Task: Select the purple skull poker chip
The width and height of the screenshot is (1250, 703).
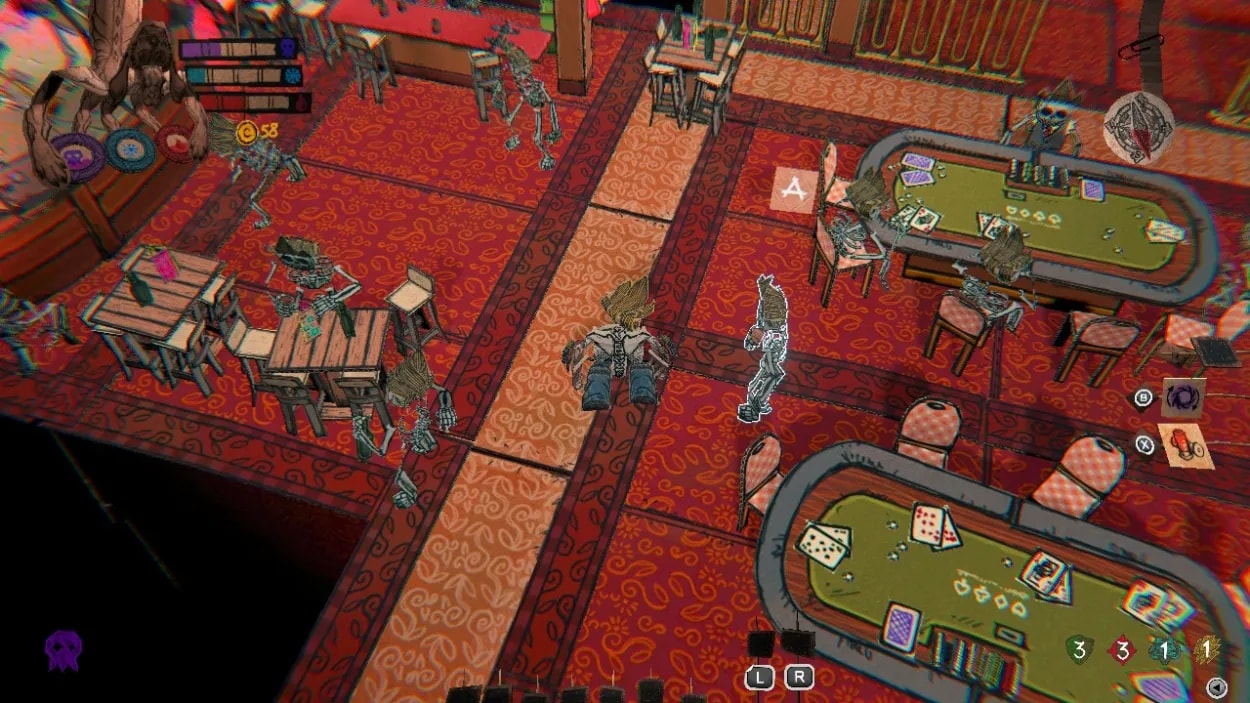Action: pos(78,156)
